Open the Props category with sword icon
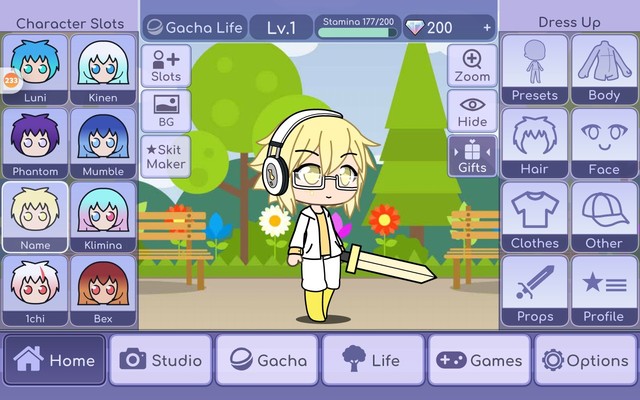Image resolution: width=640 pixels, height=400 pixels. tap(534, 290)
